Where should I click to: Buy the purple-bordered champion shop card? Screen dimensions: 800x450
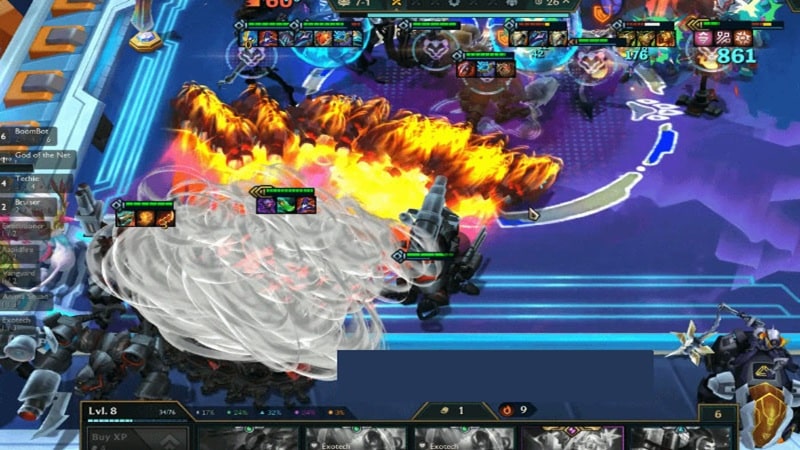point(572,438)
